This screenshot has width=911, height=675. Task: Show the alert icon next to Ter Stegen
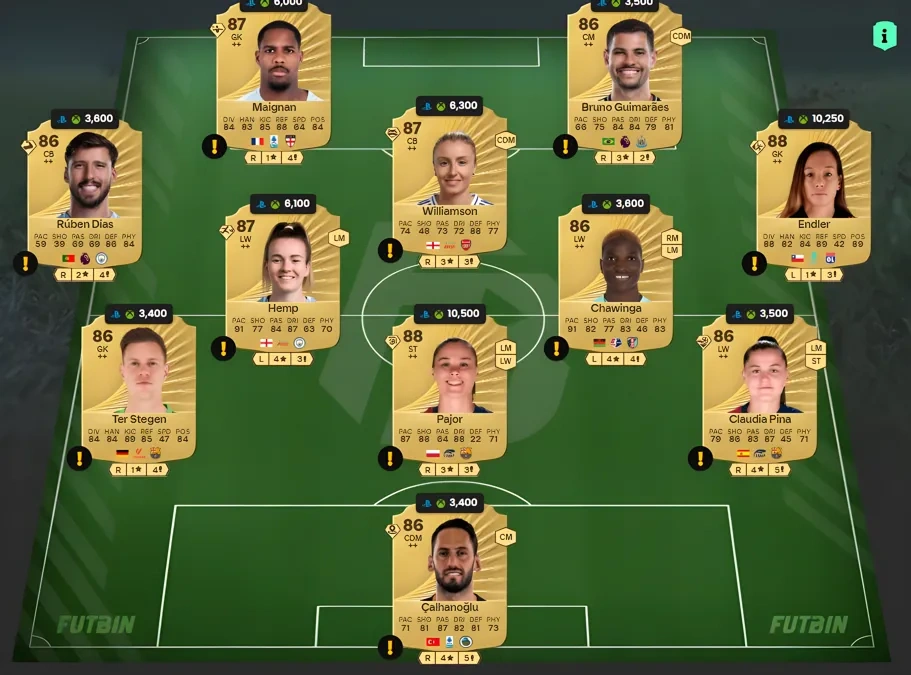click(x=79, y=458)
